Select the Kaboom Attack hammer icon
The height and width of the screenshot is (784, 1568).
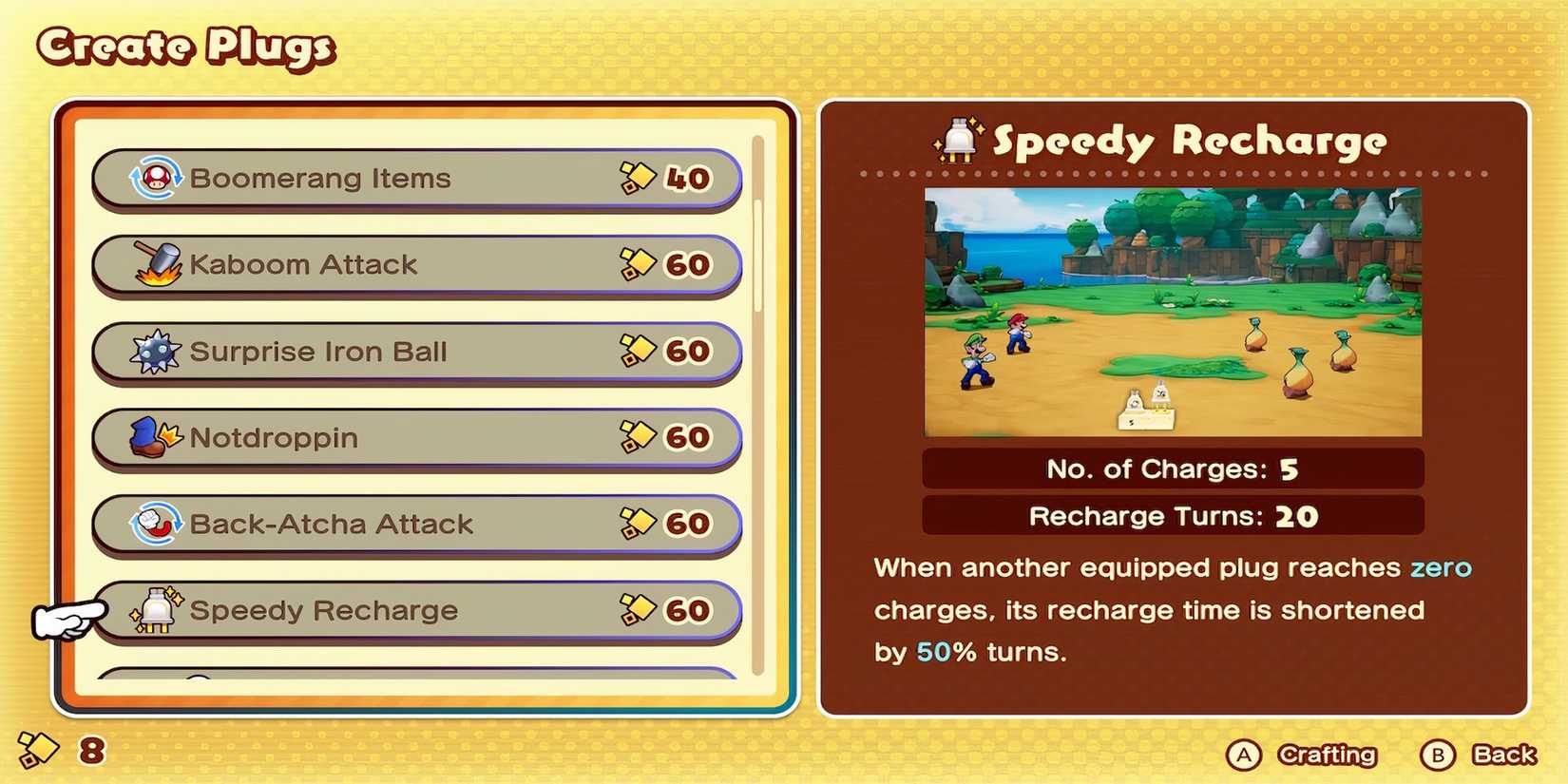coord(156,264)
